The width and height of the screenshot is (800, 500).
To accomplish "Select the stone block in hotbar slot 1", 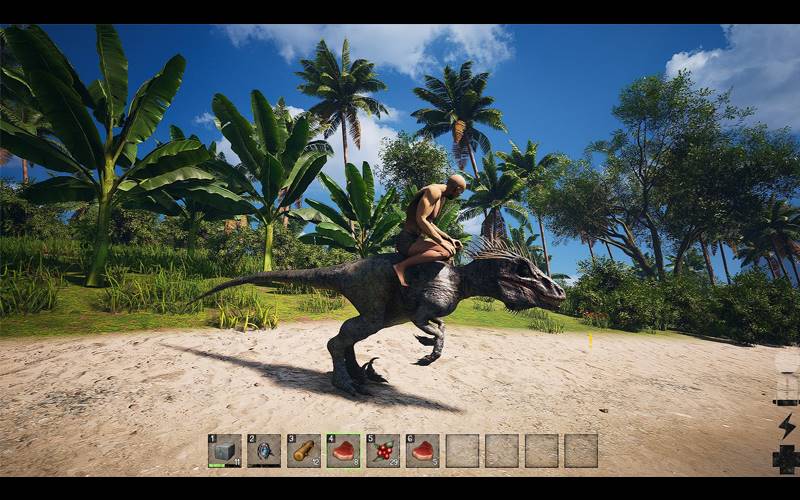I will 224,450.
